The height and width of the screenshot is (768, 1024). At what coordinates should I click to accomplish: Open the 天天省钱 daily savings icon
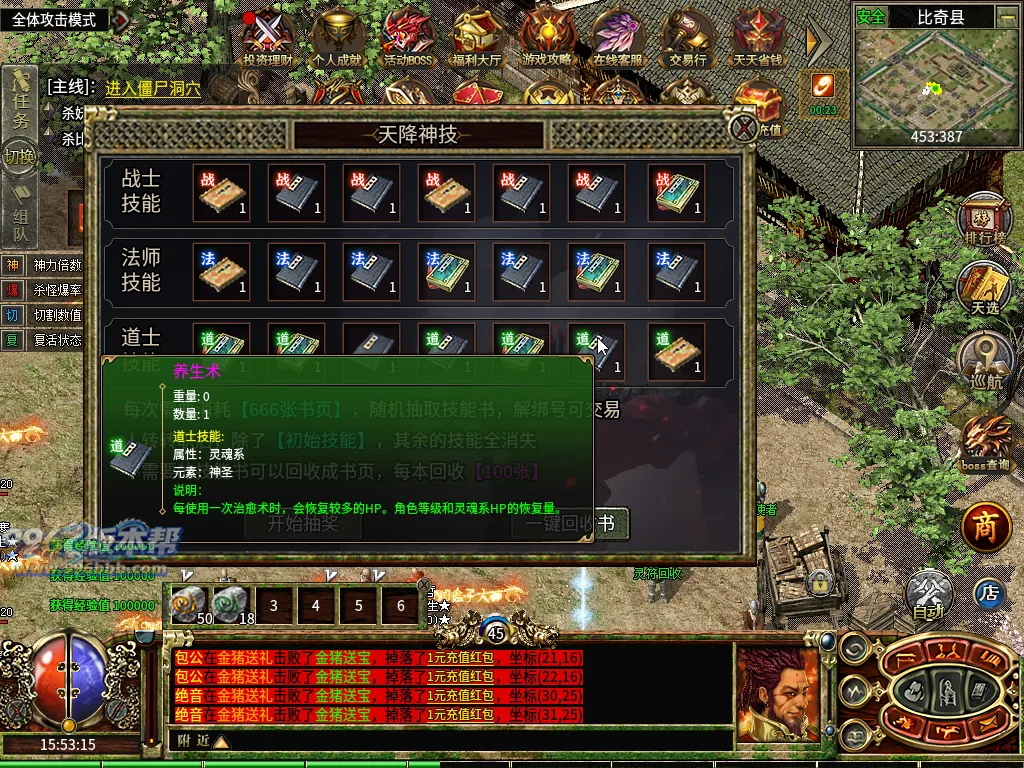pos(758,38)
